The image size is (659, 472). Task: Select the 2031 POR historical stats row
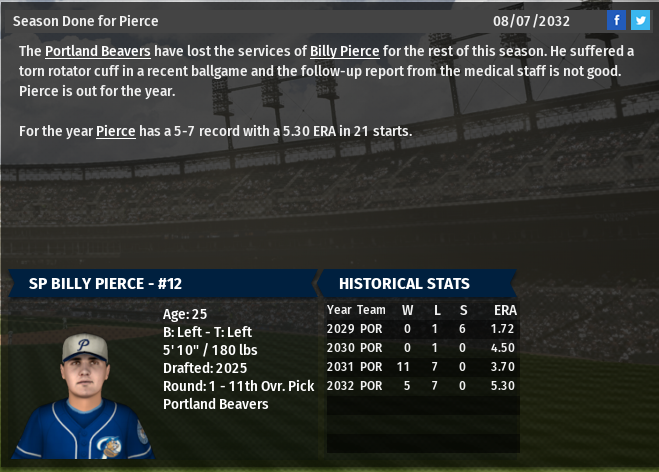(421, 367)
